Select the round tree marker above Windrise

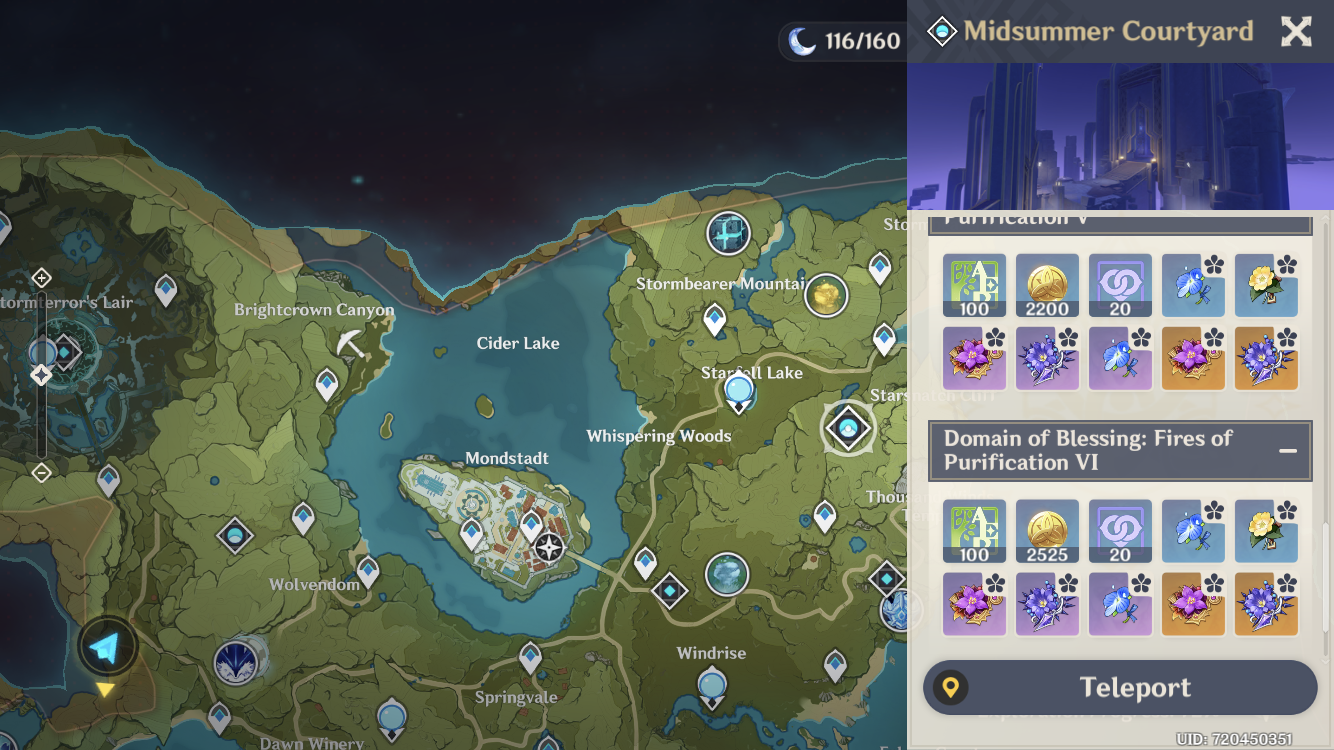(x=727, y=575)
